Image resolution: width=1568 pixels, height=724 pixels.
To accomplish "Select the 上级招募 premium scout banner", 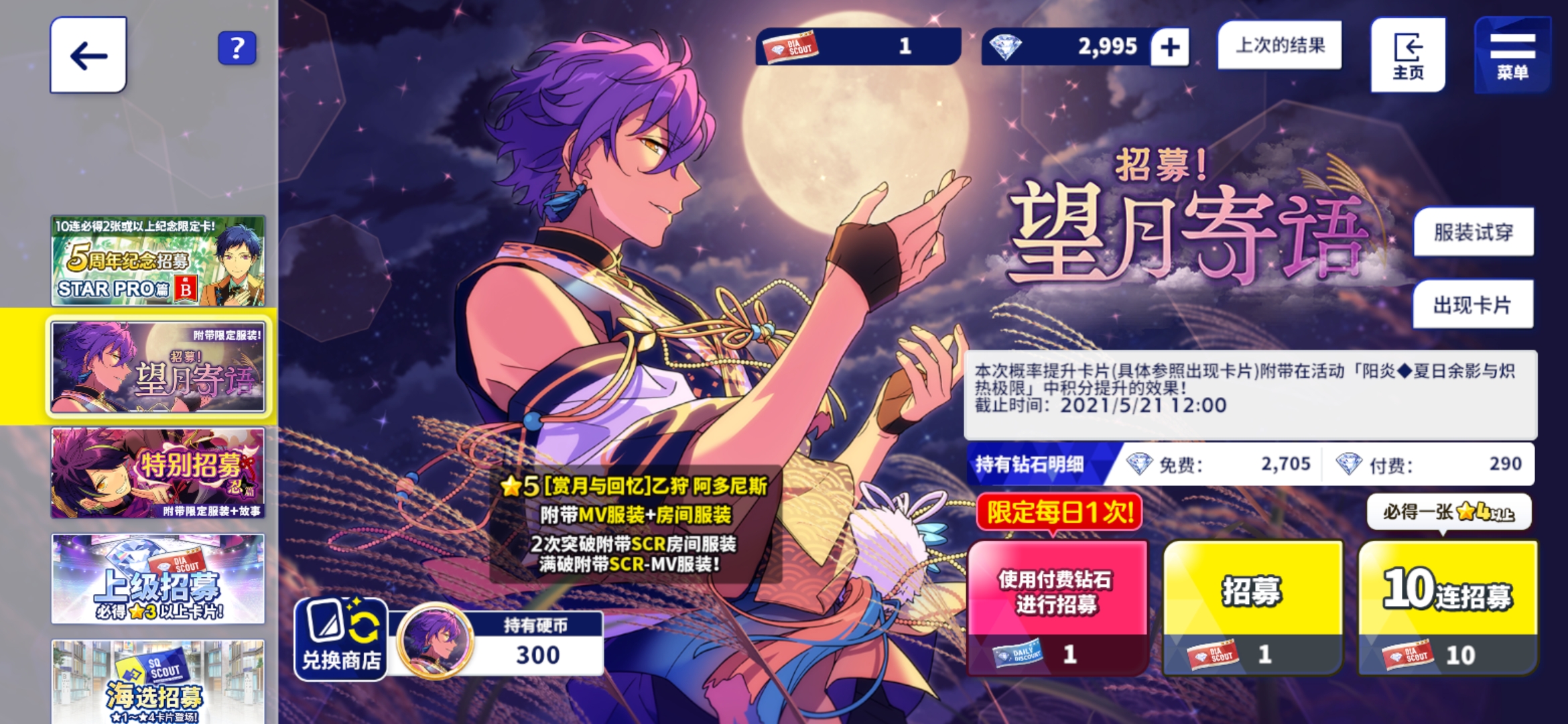I will click(x=158, y=578).
